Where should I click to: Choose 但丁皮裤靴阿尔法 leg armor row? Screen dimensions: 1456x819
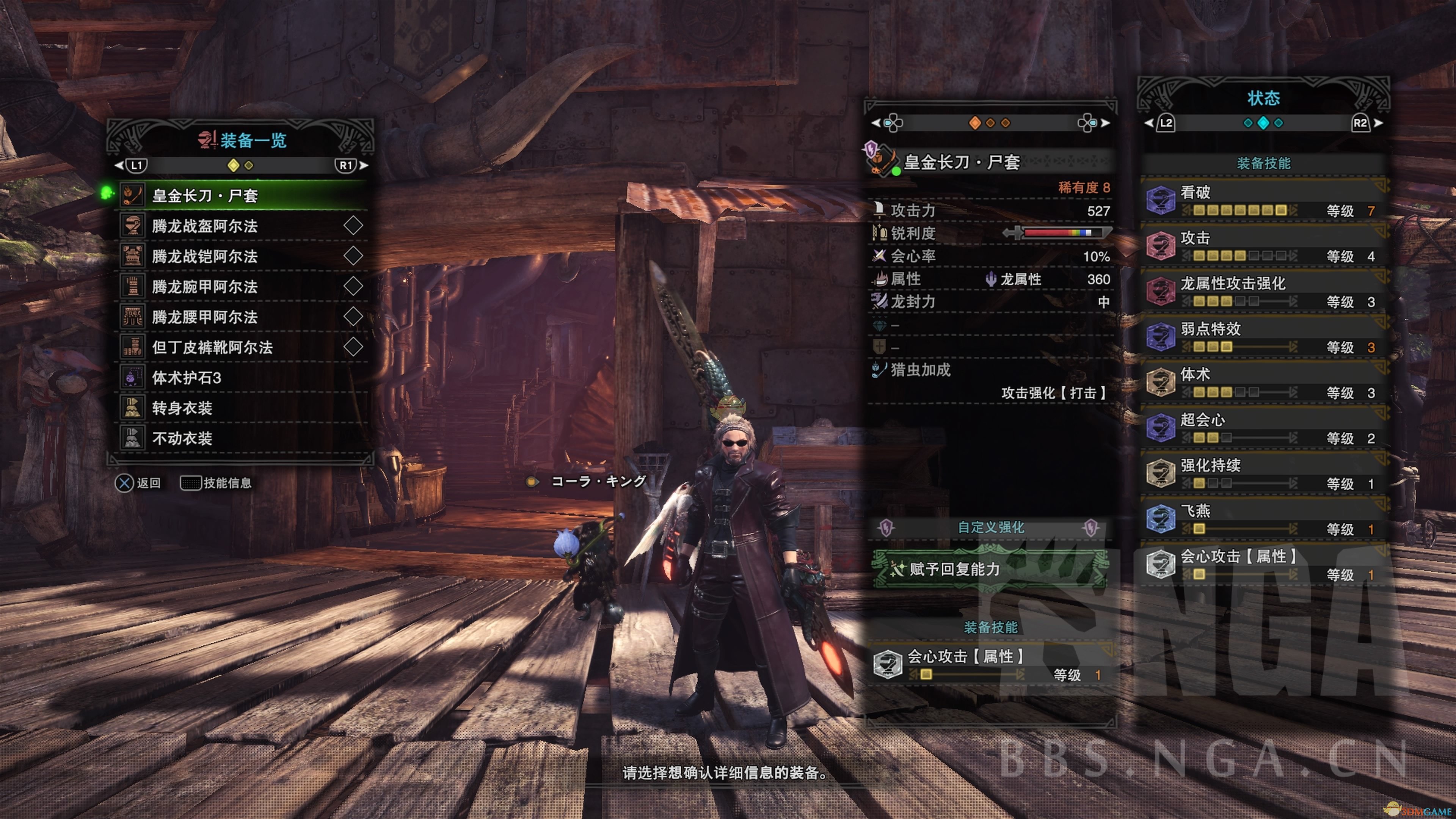(243, 347)
